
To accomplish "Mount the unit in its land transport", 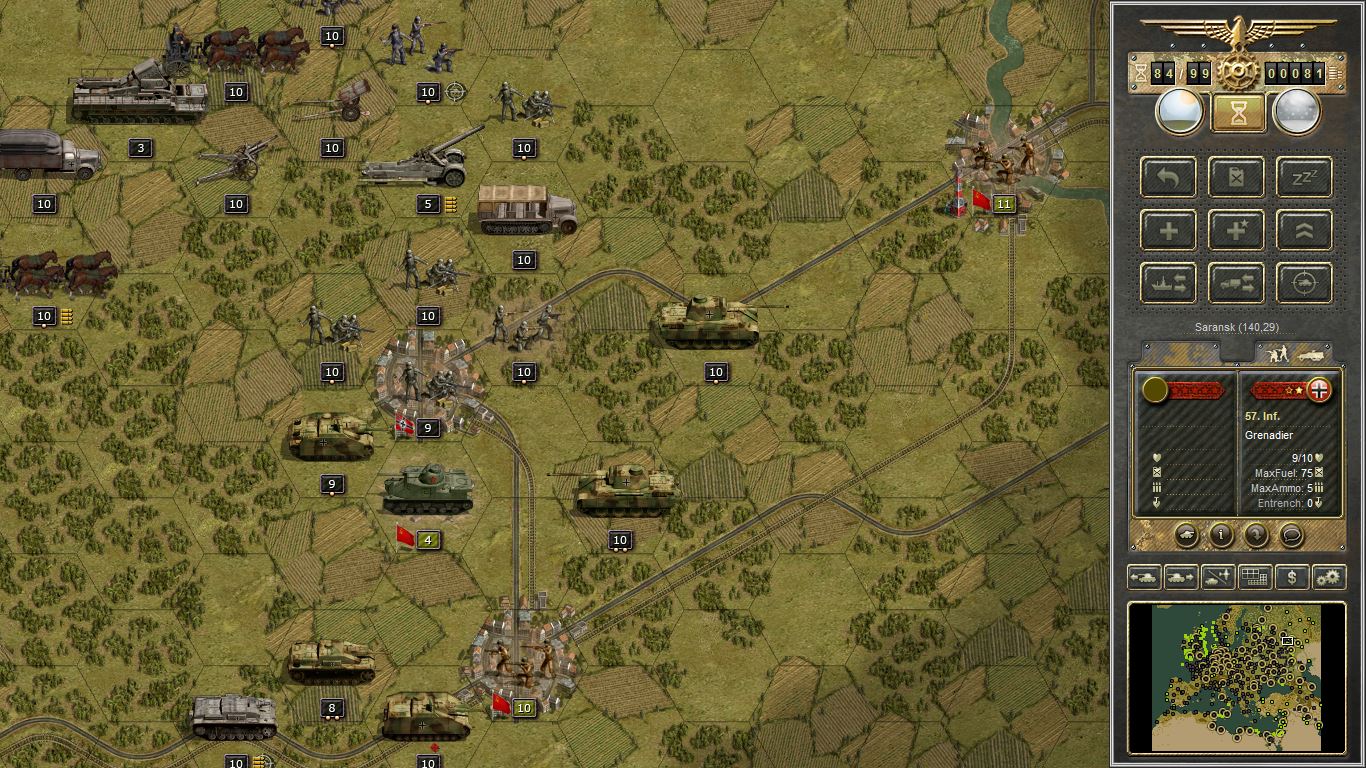I will pos(1236,283).
